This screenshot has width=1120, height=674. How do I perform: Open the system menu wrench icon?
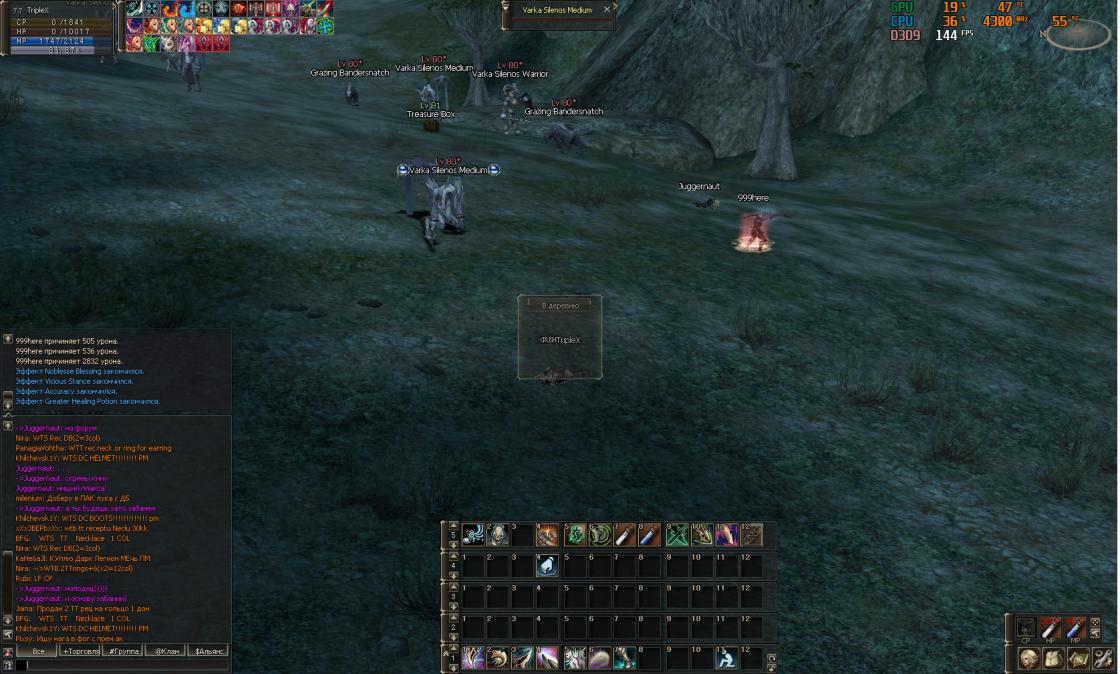click(x=1103, y=658)
